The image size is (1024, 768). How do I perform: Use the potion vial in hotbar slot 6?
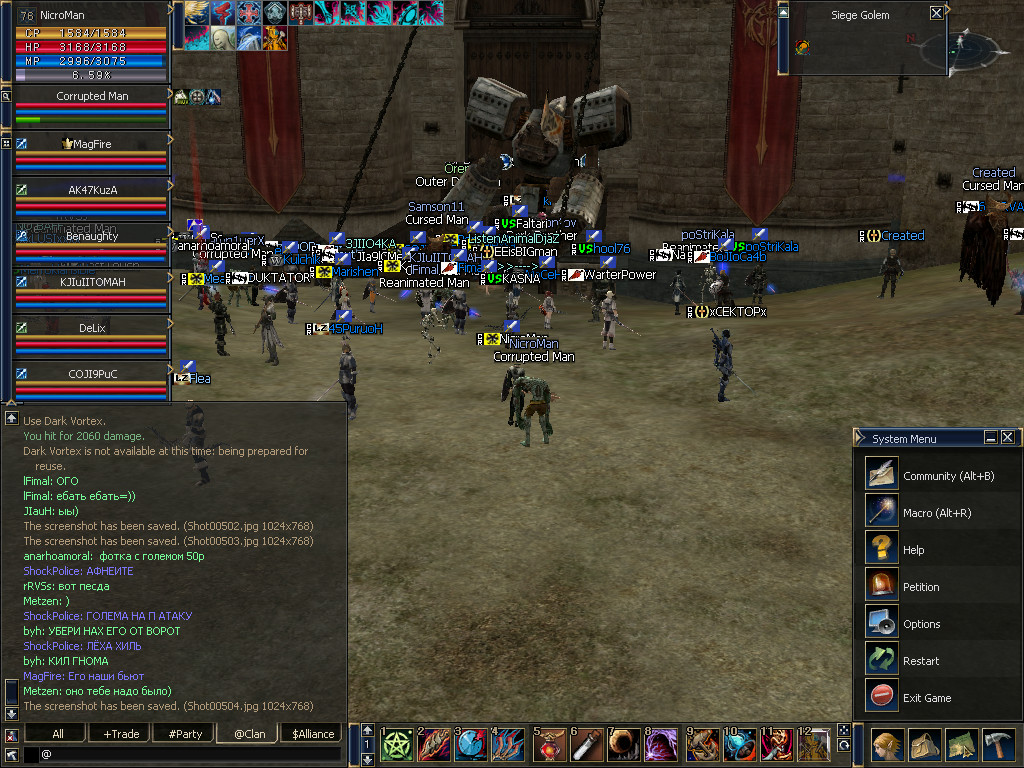point(588,746)
